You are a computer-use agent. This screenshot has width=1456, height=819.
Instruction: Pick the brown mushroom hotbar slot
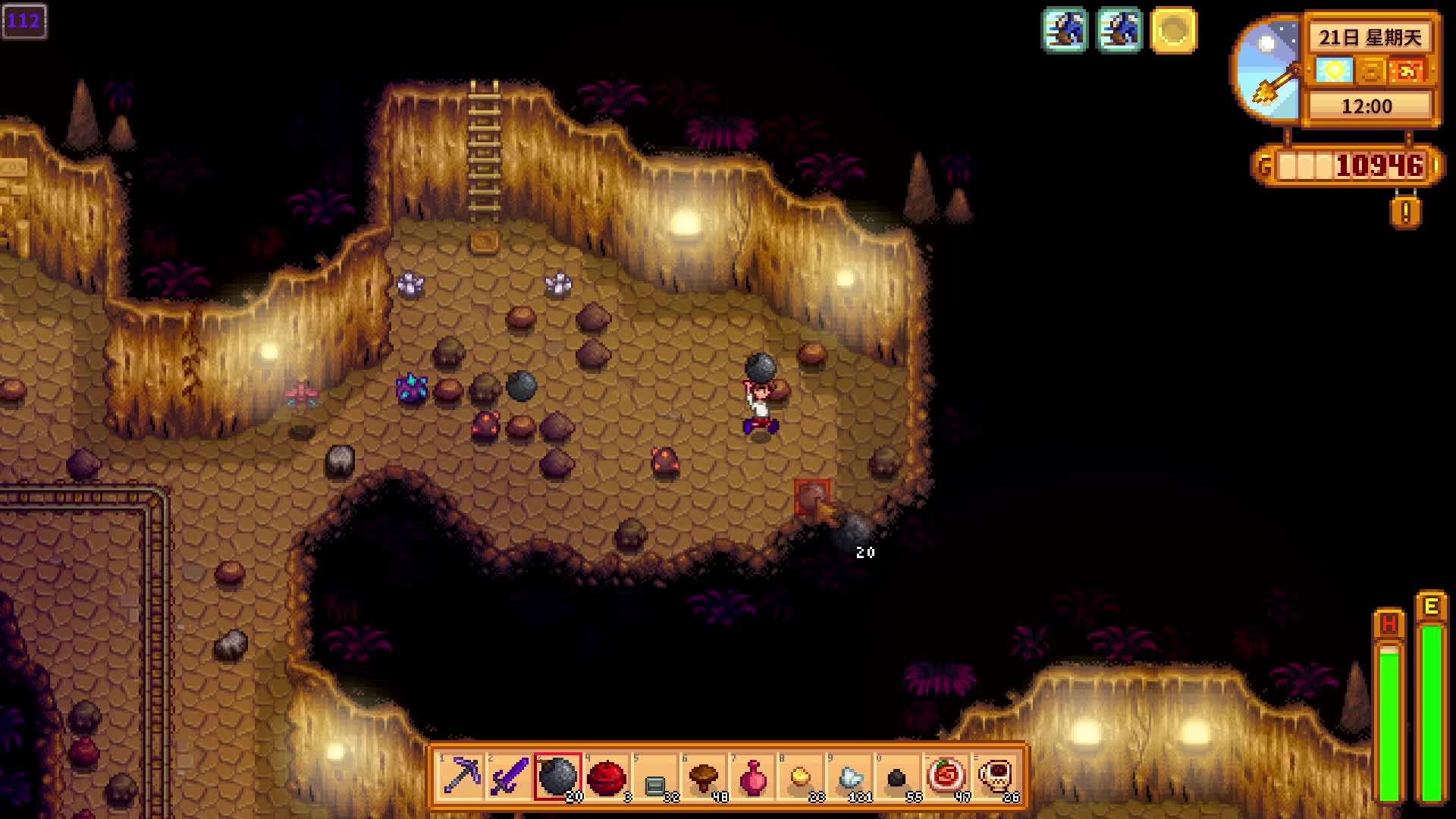pyautogui.click(x=704, y=776)
